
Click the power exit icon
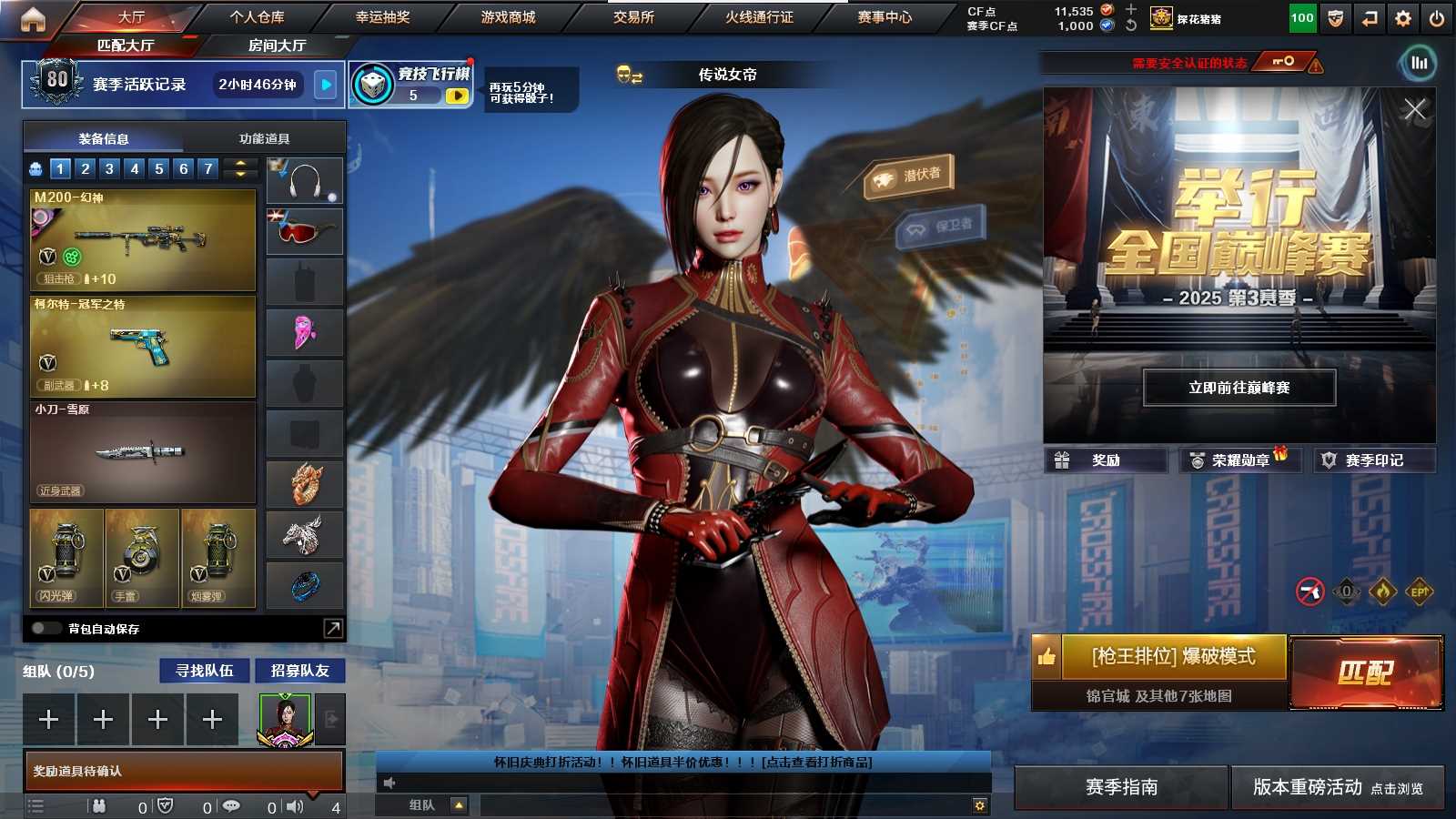[1437, 18]
